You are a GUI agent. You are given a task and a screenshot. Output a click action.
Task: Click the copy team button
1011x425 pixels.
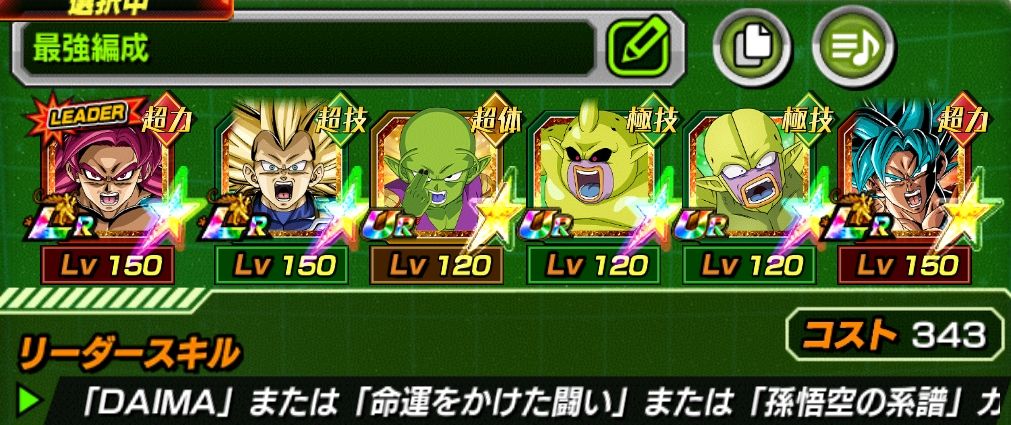coord(752,49)
